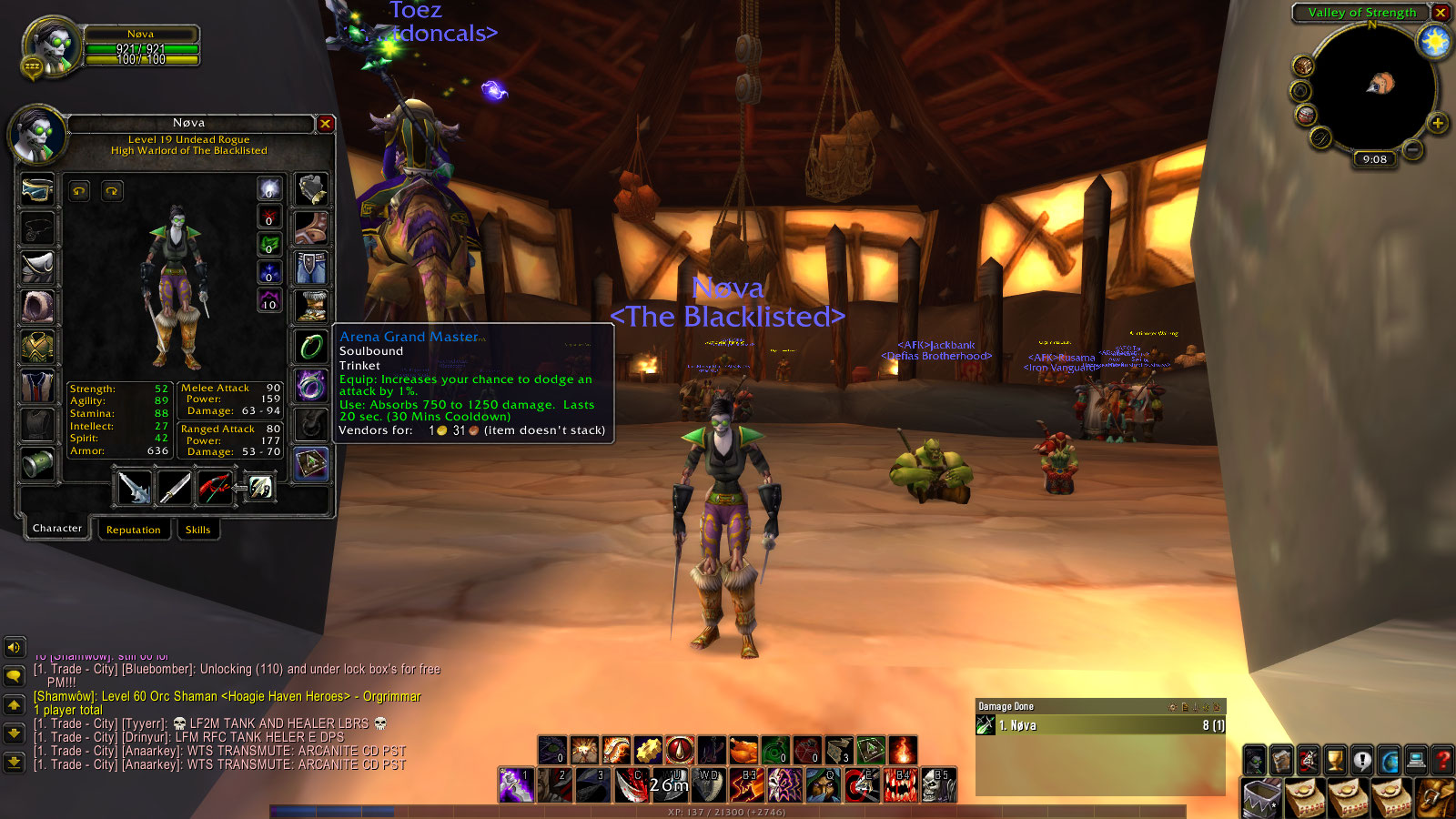Screen dimensions: 1456x819
Task: Use the skull ability bound to B5
Action: point(938,785)
